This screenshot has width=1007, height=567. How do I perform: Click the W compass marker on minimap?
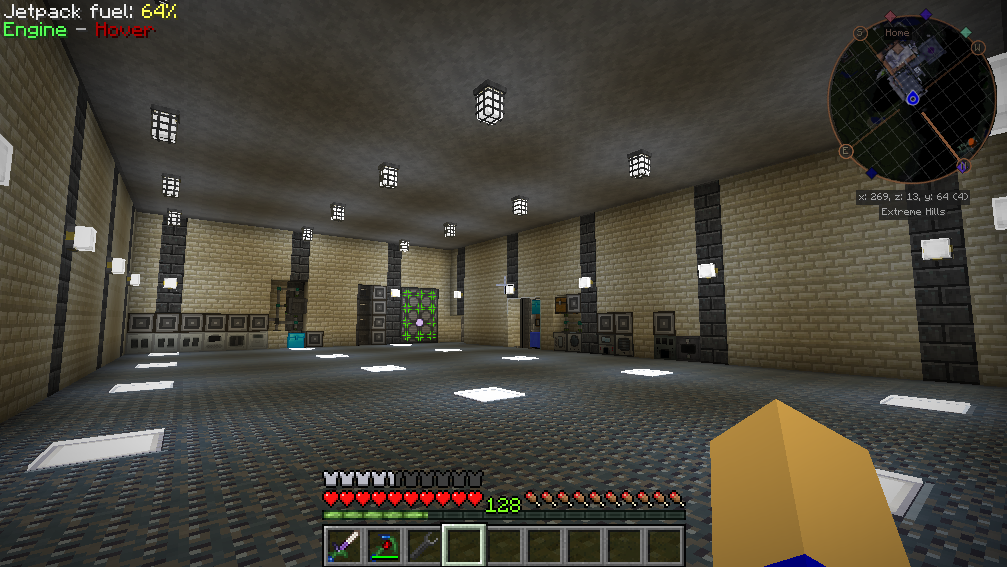click(978, 48)
